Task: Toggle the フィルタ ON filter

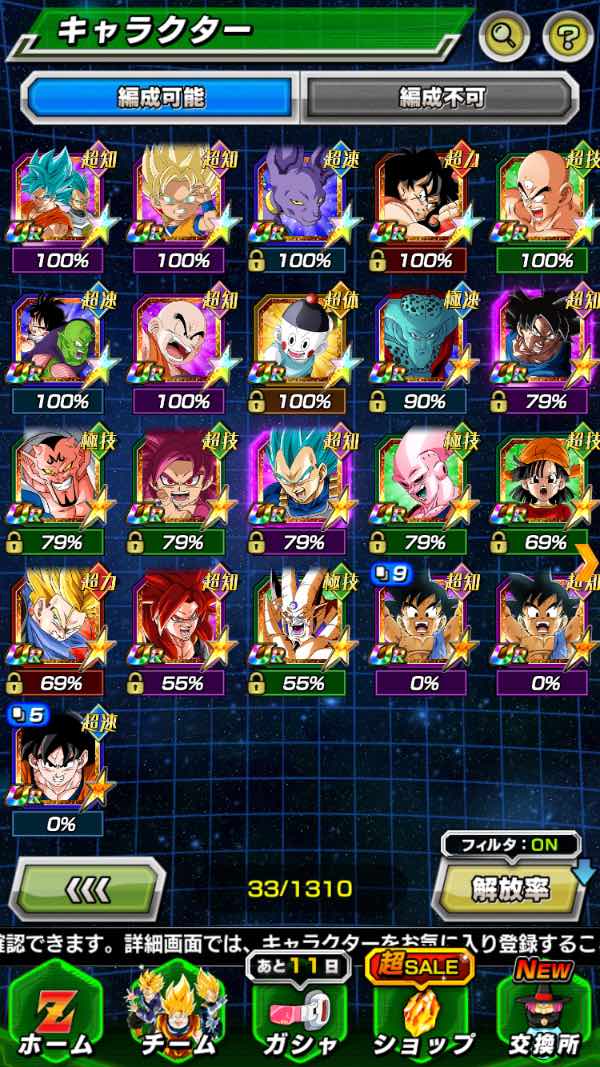Action: [510, 844]
